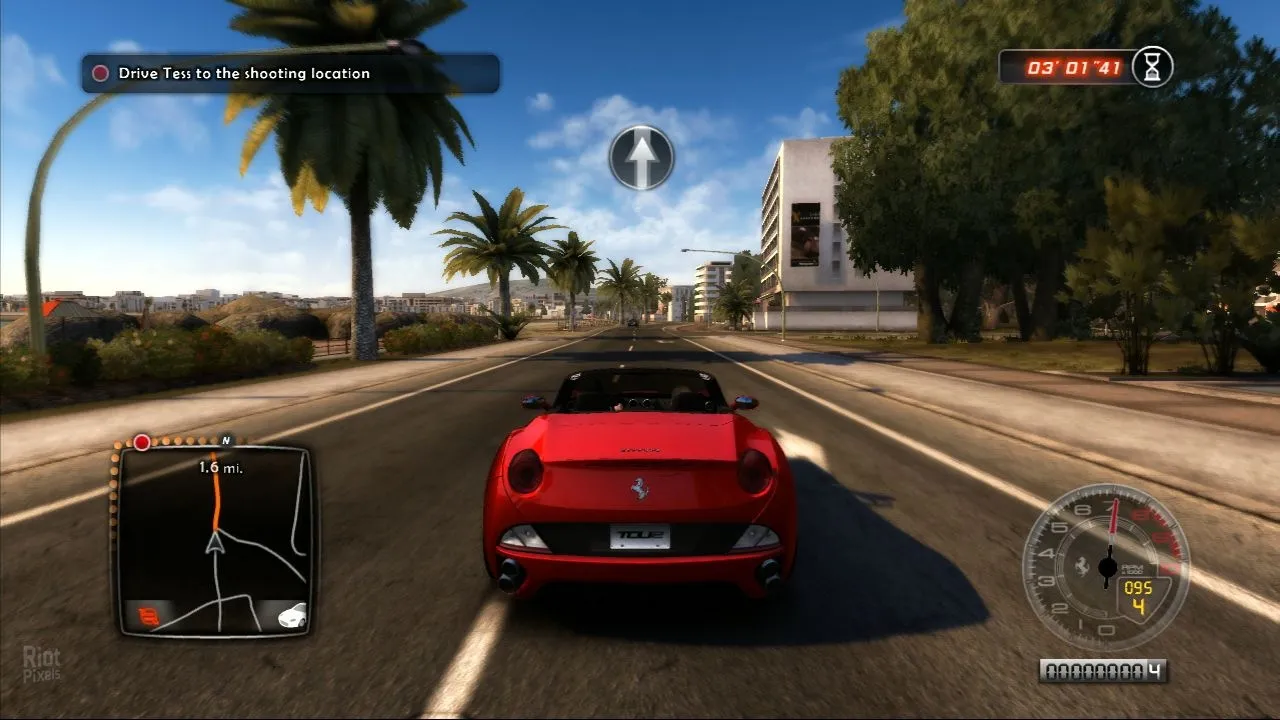Click the red destination marker on minimap
This screenshot has height=720, width=1280.
pyautogui.click(x=142, y=442)
